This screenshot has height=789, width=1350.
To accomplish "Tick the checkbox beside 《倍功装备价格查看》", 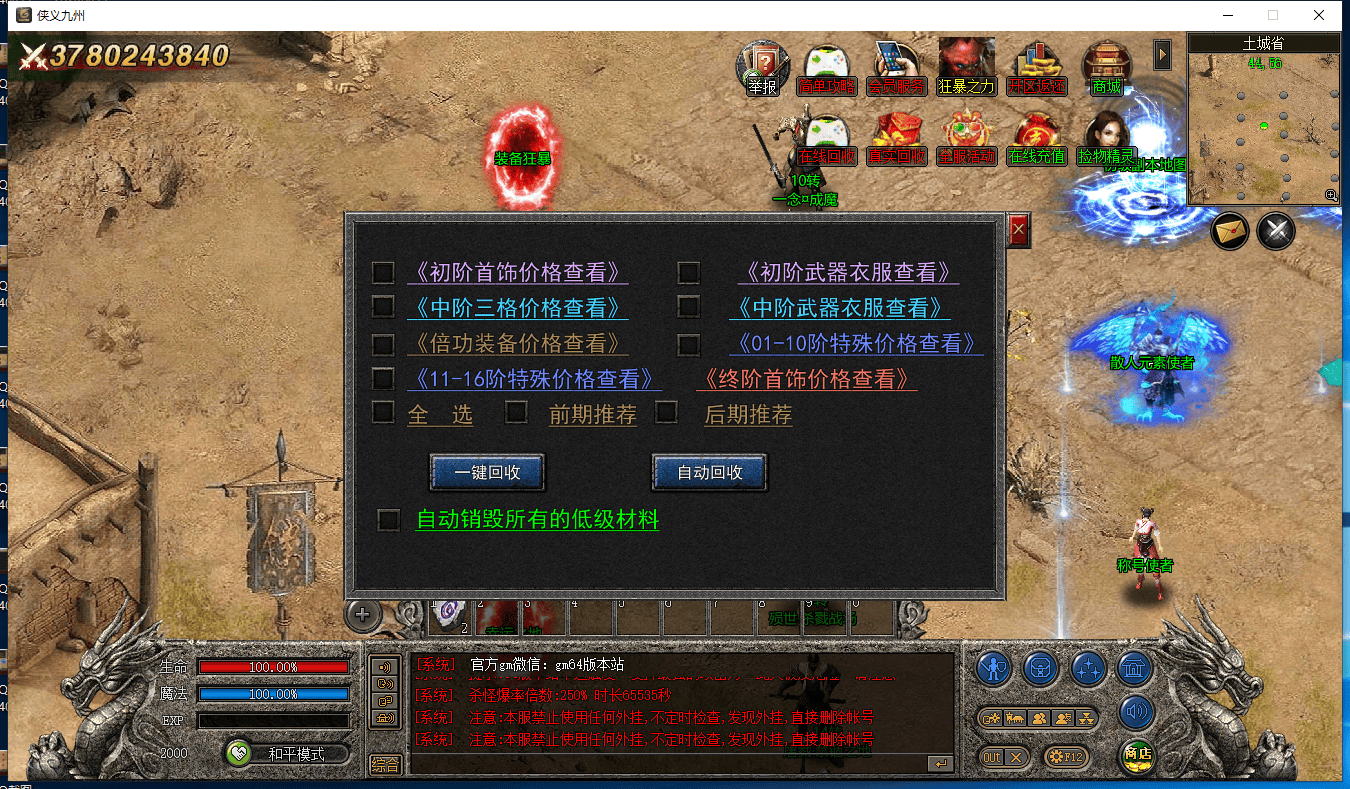I will point(383,344).
